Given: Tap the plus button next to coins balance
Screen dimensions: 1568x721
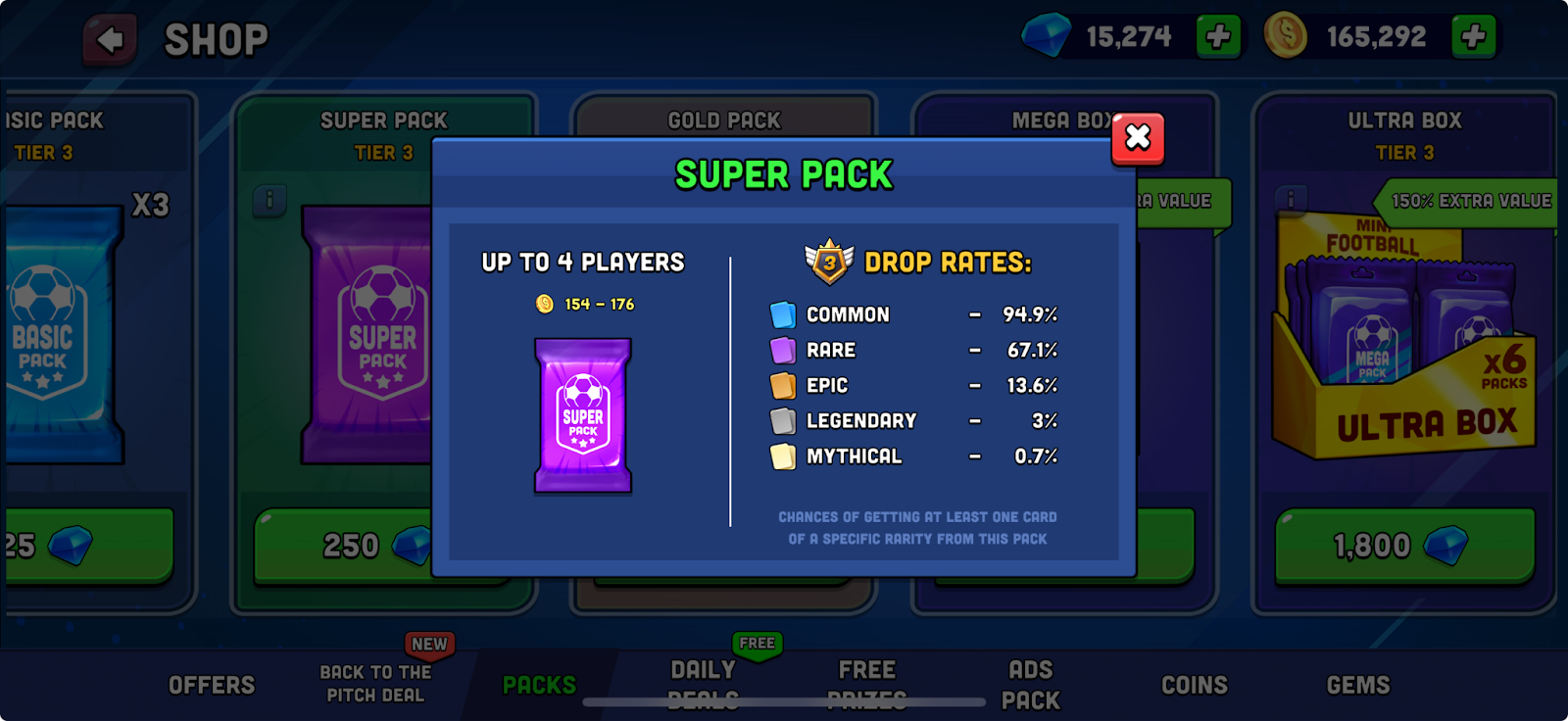Looking at the screenshot, I should coord(1471,36).
